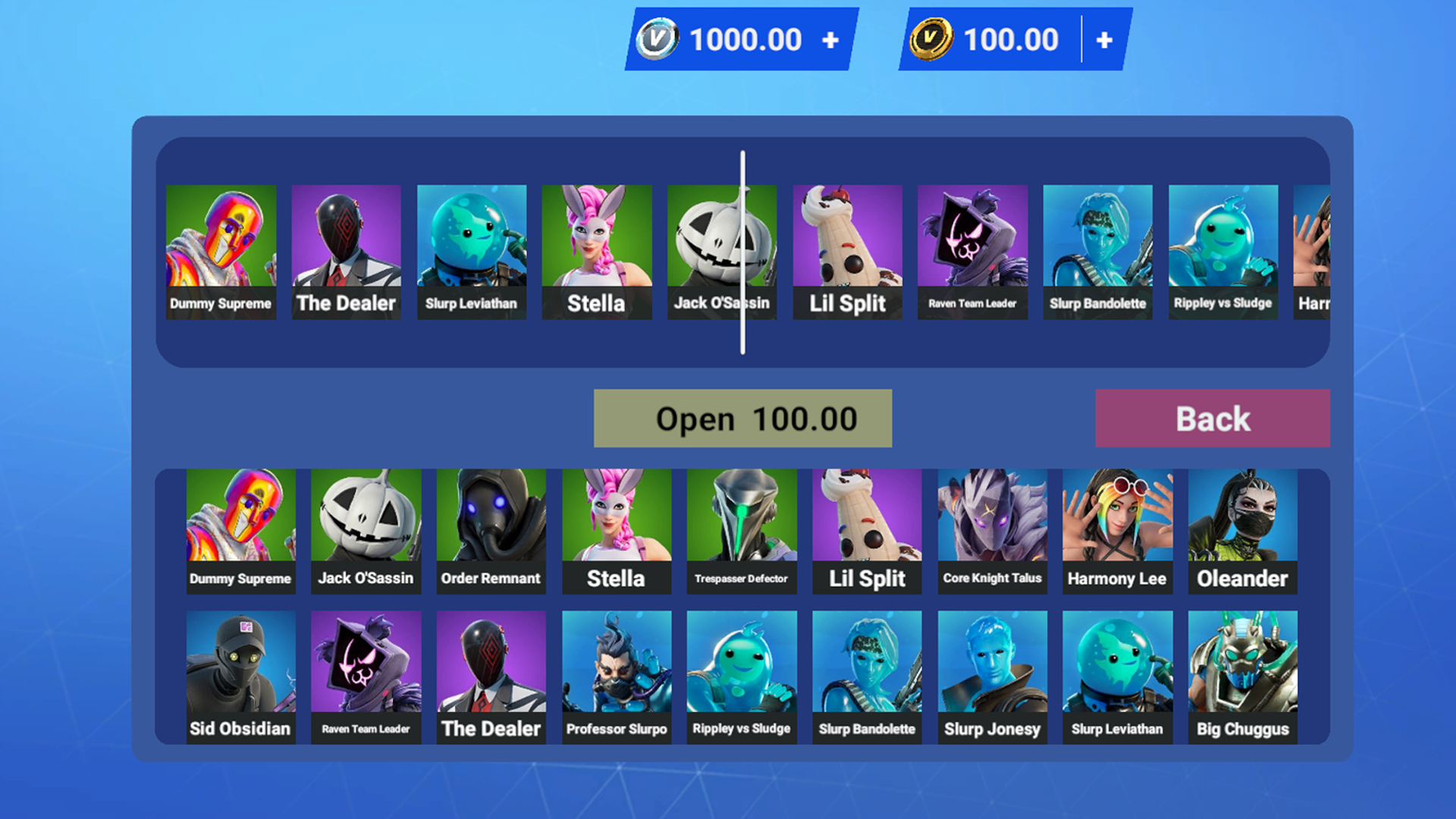Select the Jack O'Sassin carousel item
The height and width of the screenshot is (819, 1456).
click(721, 250)
